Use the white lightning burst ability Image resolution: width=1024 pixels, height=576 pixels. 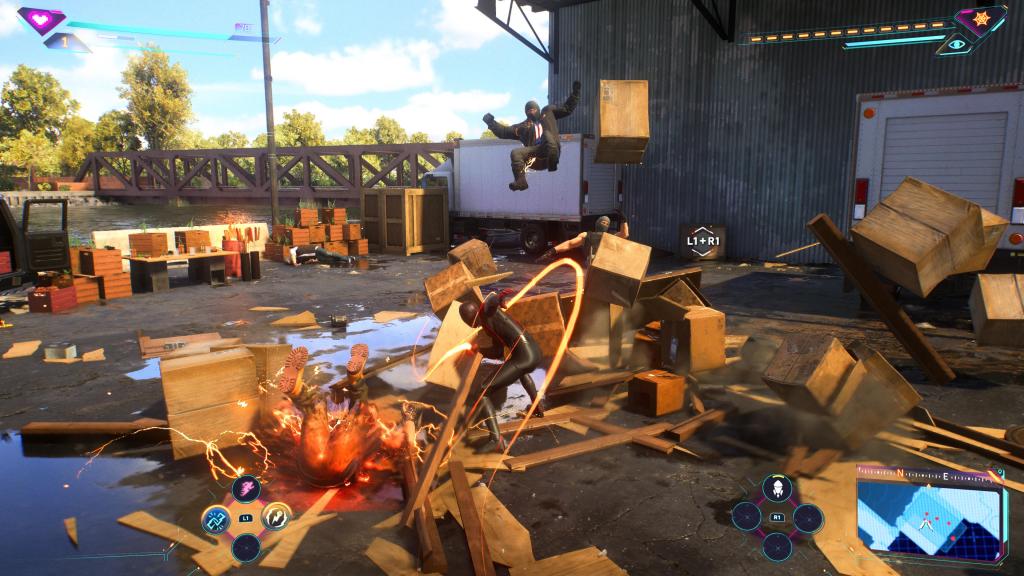click(276, 518)
